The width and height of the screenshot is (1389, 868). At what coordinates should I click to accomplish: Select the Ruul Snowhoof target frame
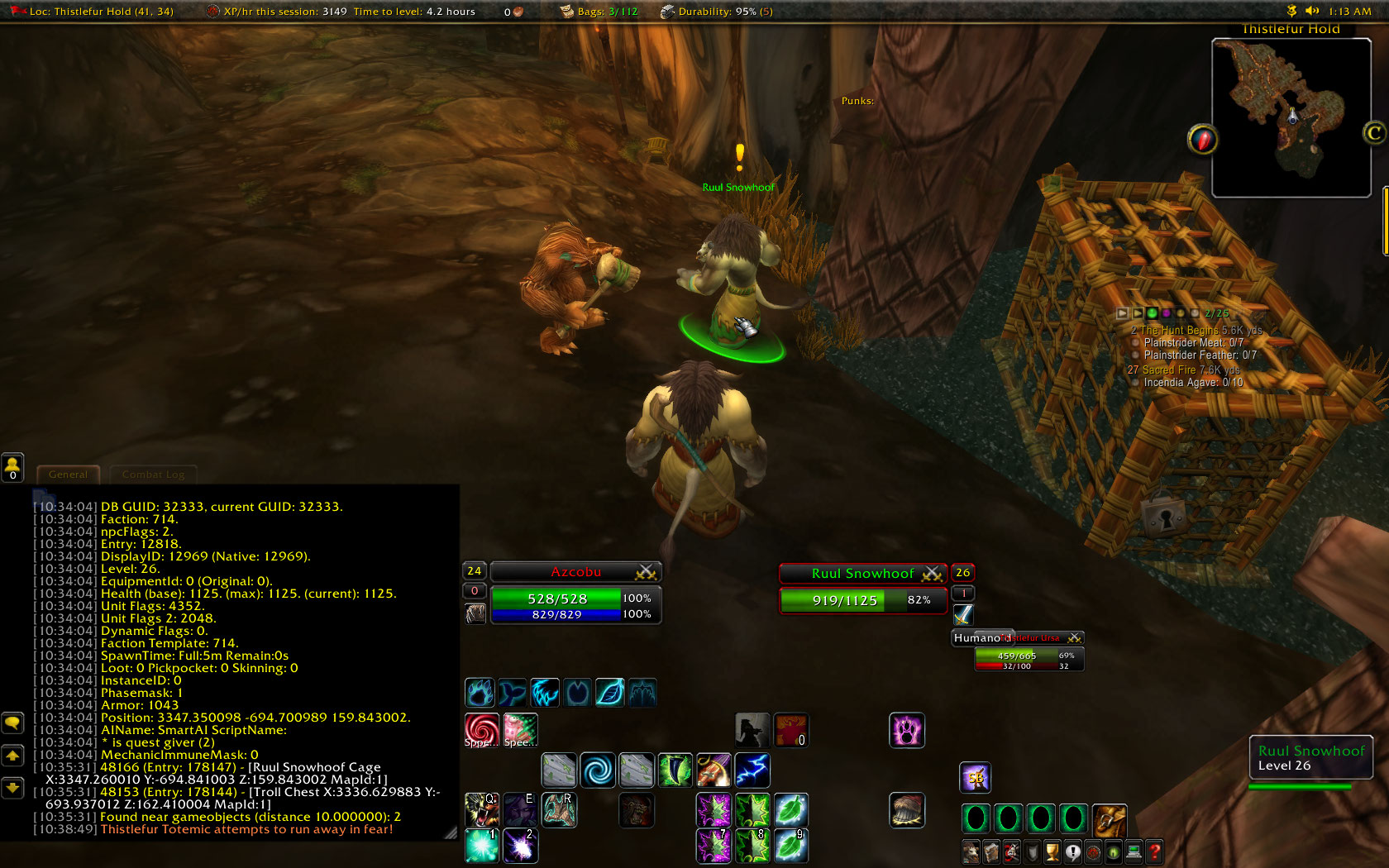click(x=862, y=573)
